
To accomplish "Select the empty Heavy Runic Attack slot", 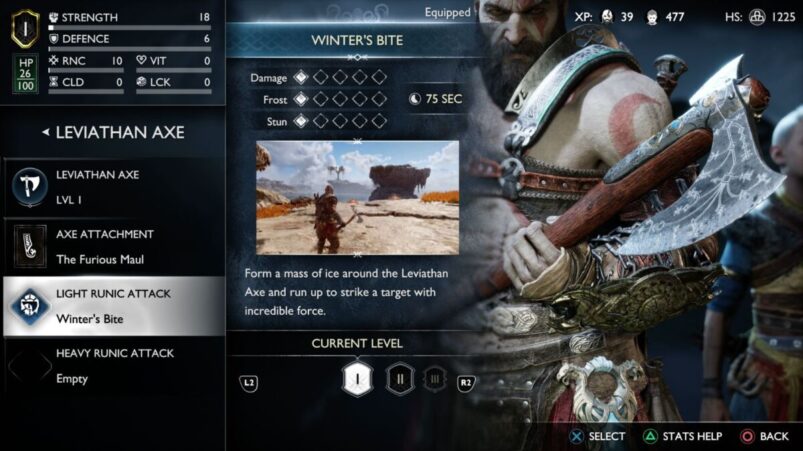I will coord(112,365).
